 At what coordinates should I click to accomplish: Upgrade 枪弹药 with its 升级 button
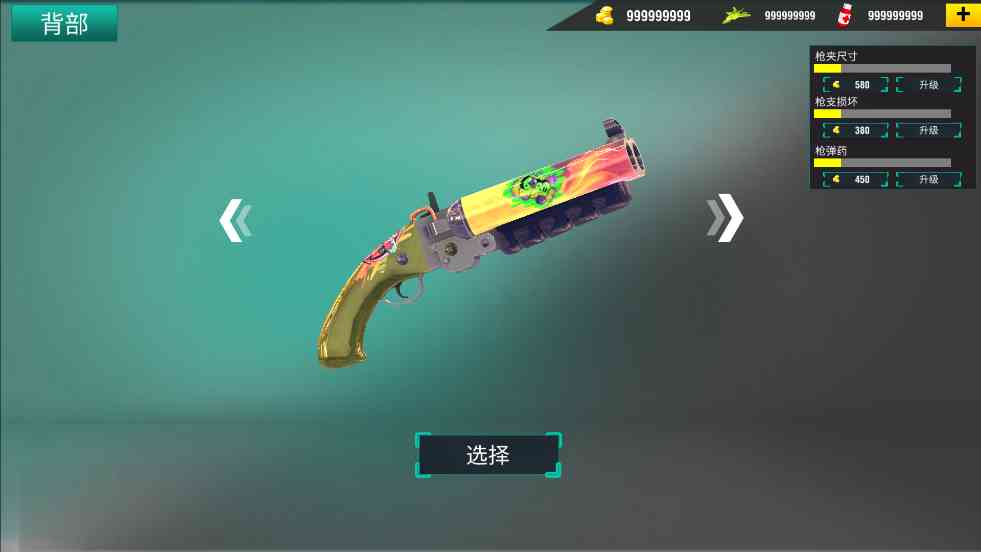click(928, 180)
